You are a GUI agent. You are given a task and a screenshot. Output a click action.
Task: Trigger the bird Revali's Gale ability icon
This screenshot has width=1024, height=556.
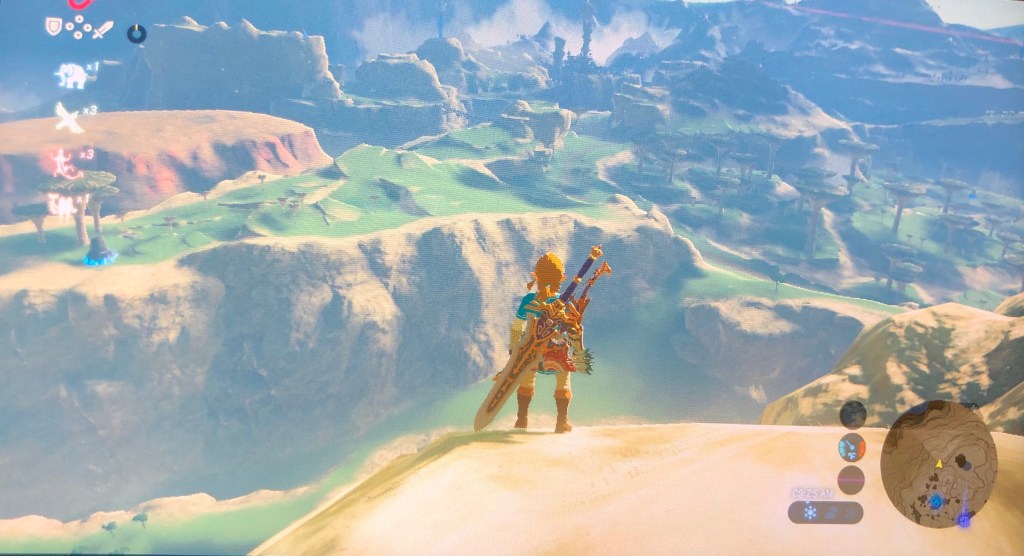(68, 116)
